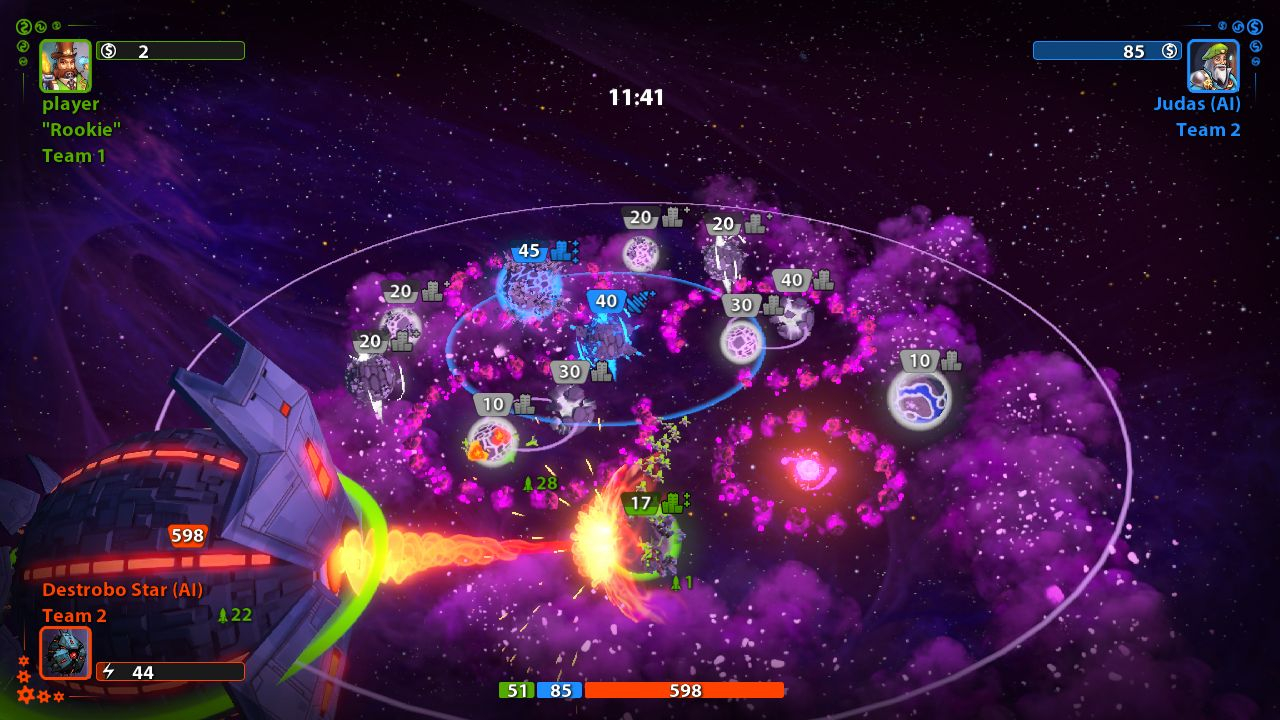Screen dimensions: 1280x720
Task: Click the Team 1 label
Action: (x=72, y=155)
